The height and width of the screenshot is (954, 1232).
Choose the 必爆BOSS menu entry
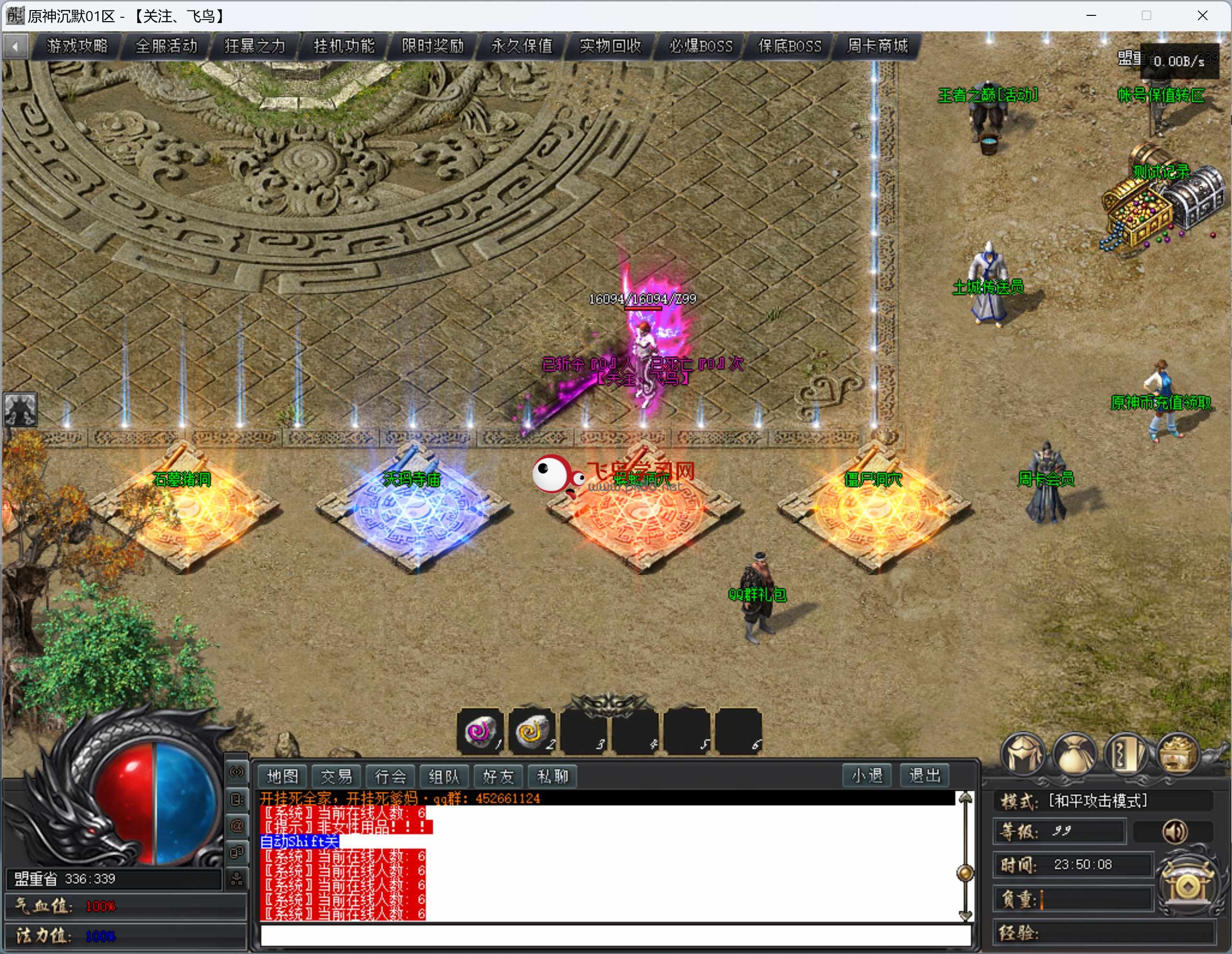(x=701, y=46)
